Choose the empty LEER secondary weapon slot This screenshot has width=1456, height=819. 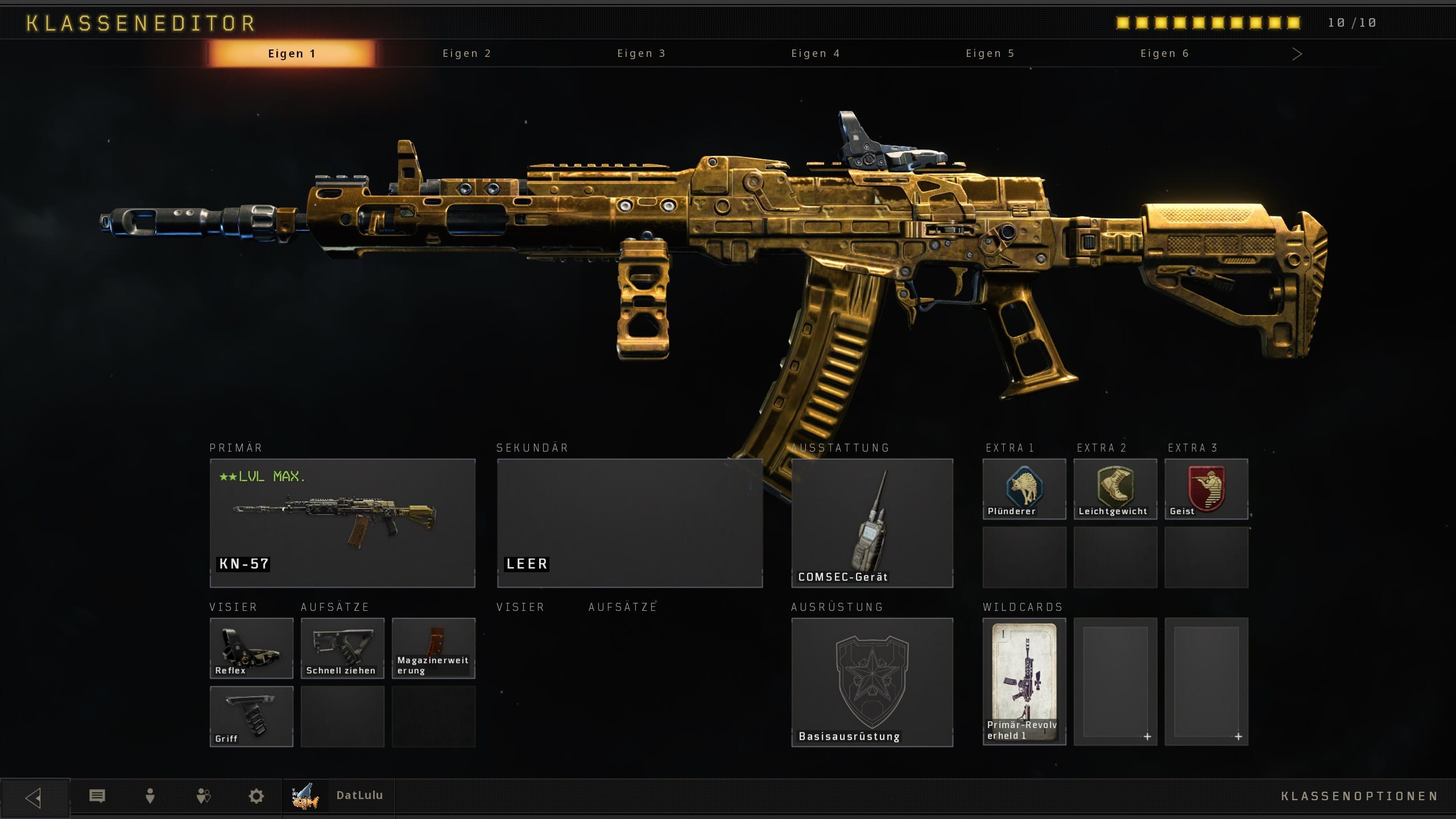[630, 523]
